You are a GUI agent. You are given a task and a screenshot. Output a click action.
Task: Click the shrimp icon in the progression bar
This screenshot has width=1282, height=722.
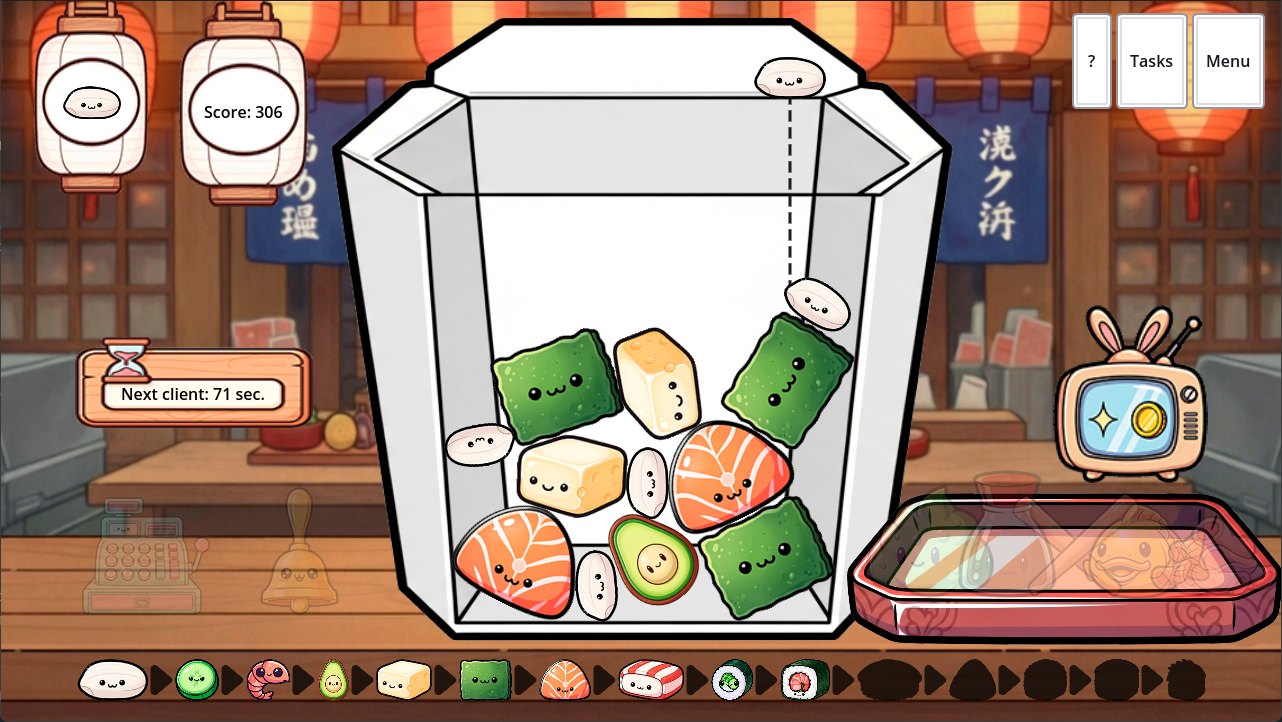pyautogui.click(x=266, y=678)
